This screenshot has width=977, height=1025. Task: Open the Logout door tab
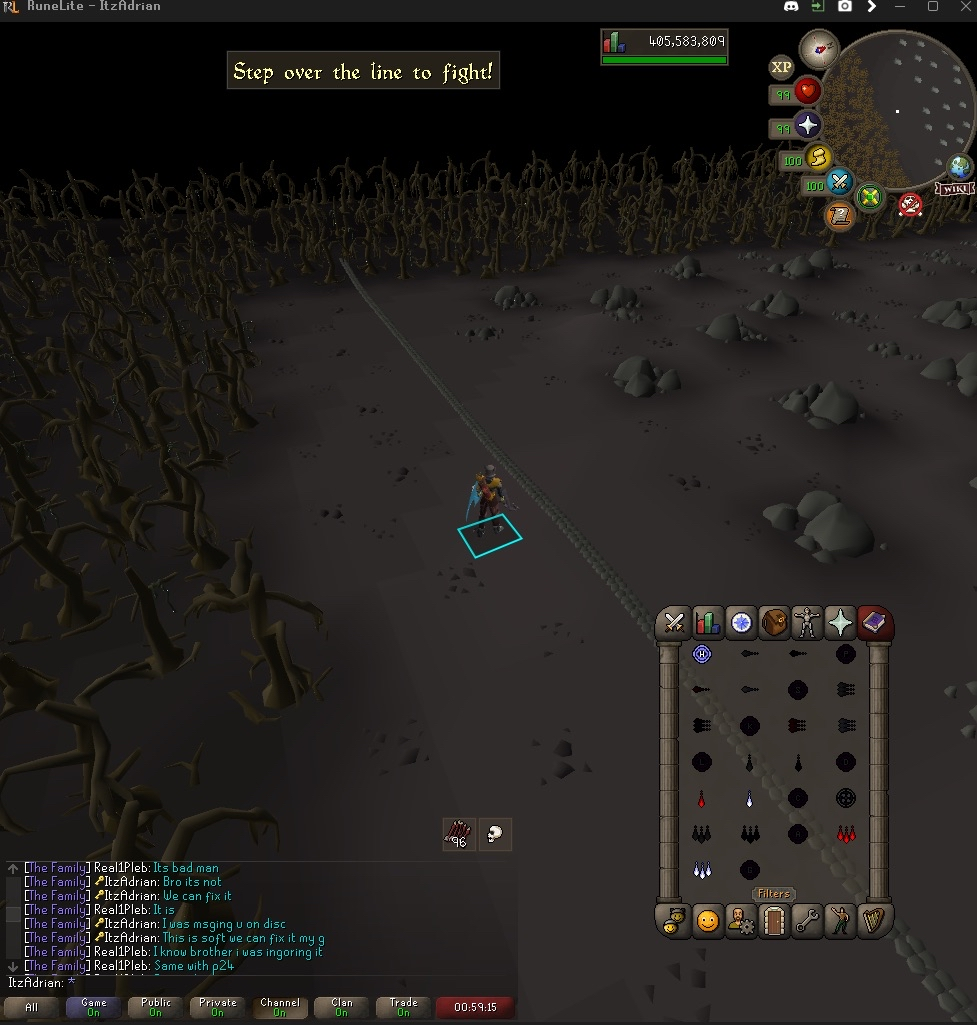[x=774, y=920]
